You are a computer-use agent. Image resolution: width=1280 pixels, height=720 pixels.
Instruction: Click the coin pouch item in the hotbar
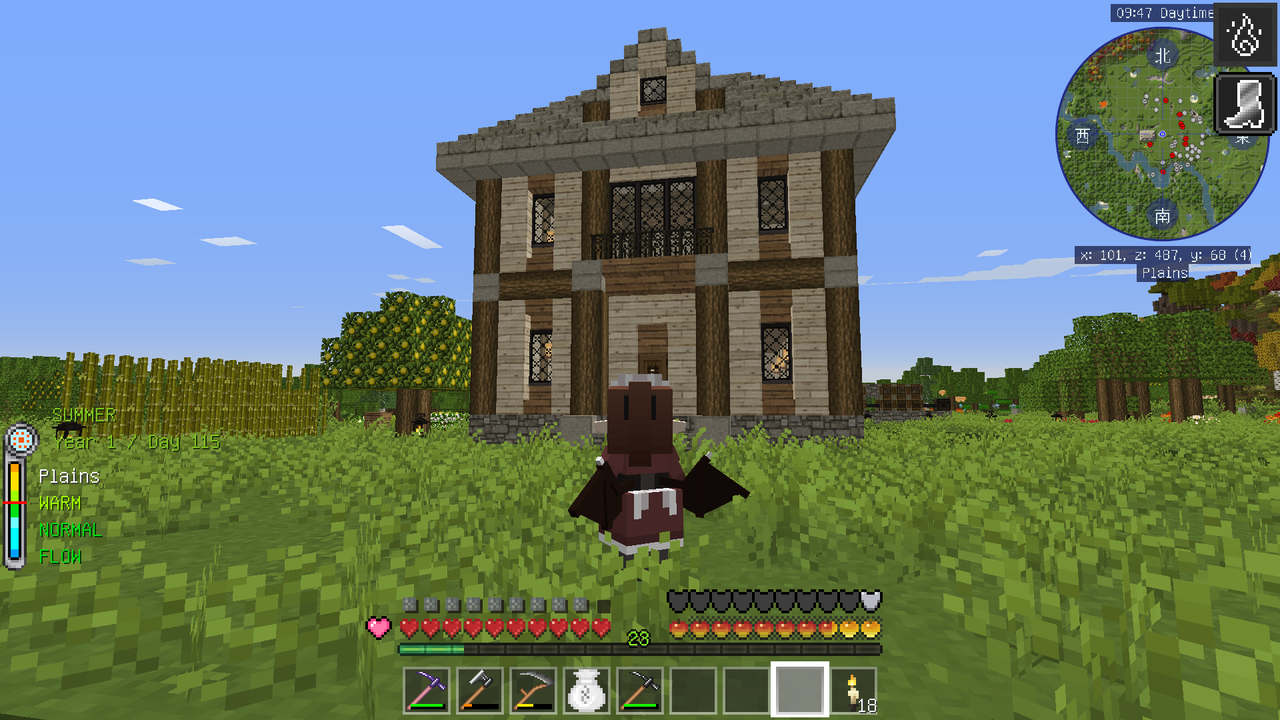[585, 688]
